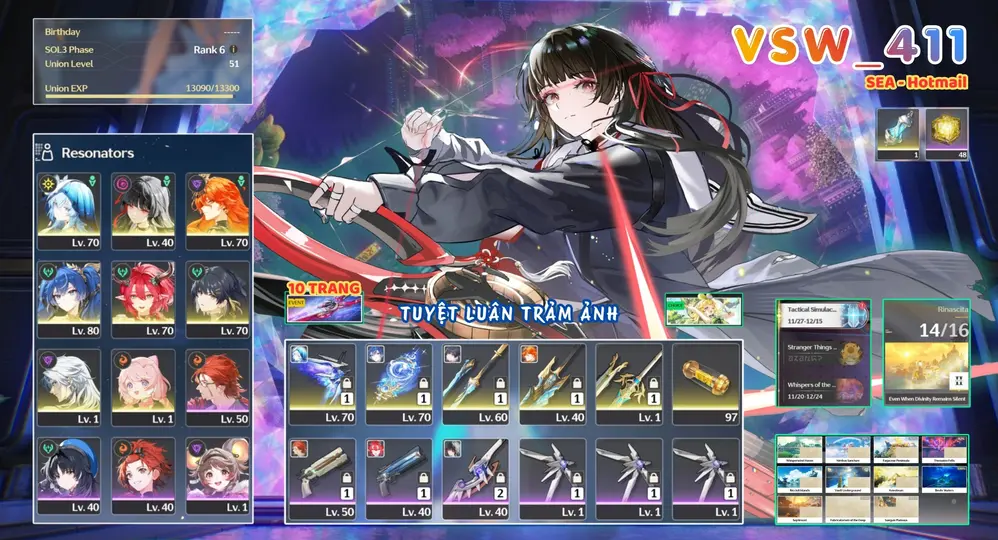Select the golden tube item with 97
Image resolution: width=998 pixels, height=540 pixels.
[x=705, y=385]
